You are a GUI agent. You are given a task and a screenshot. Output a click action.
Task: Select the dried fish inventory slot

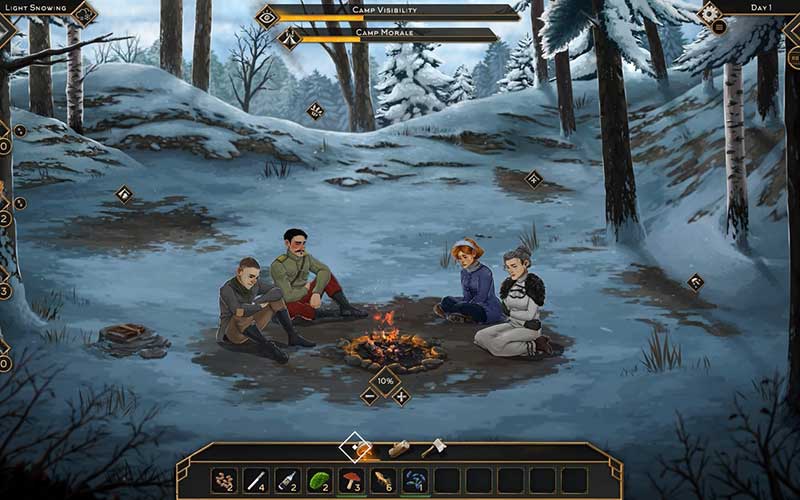tap(383, 481)
